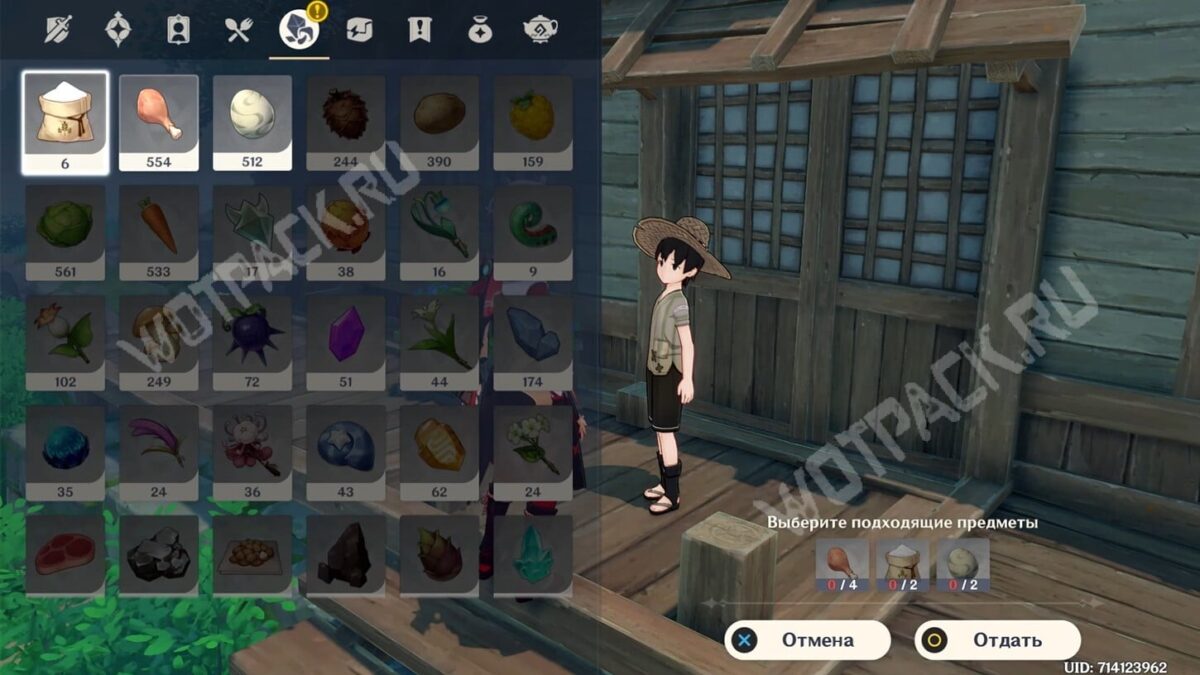Switch to the furnishings teapot tab

pos(540,30)
